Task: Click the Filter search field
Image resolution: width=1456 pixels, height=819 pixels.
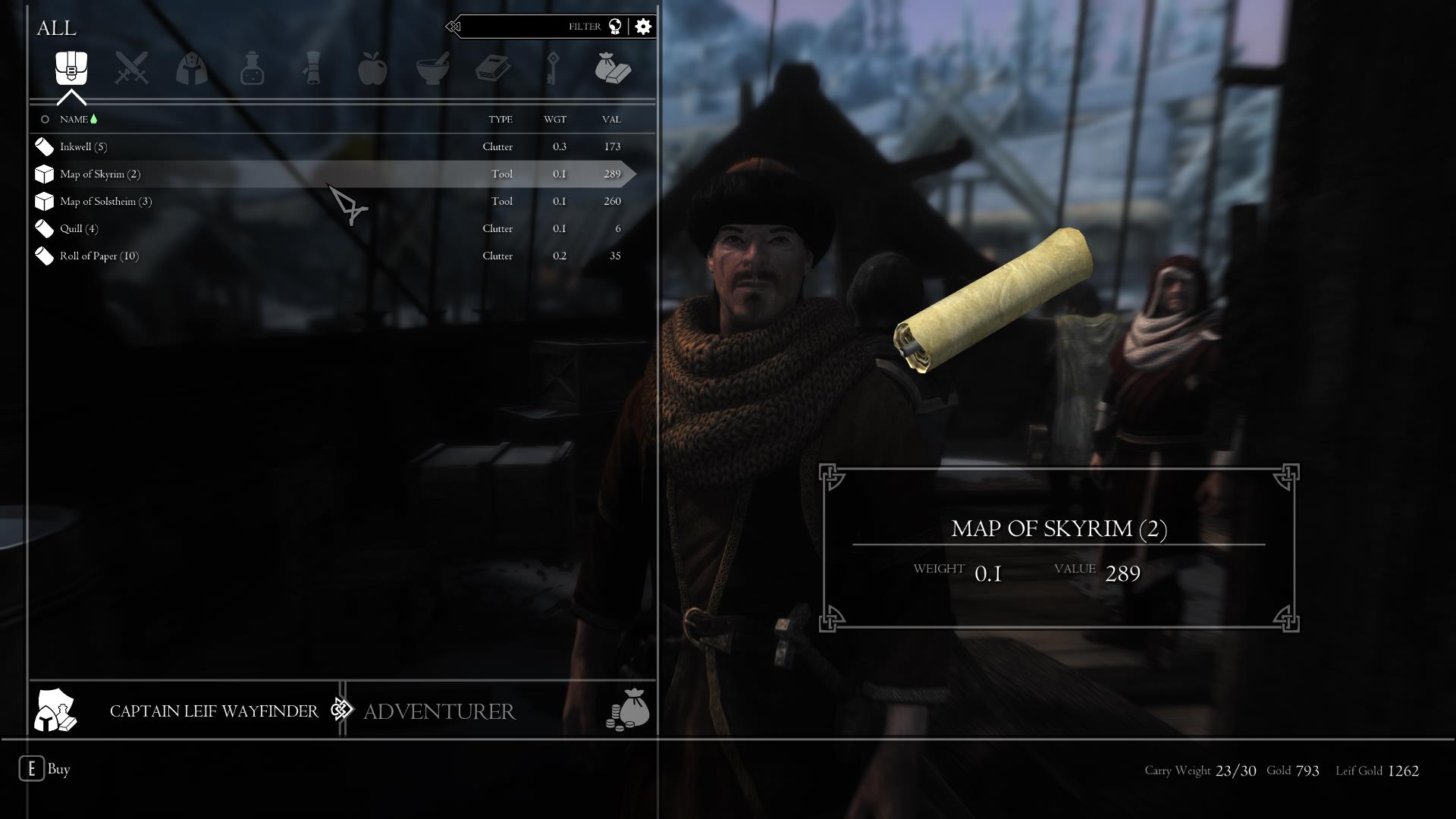Action: coord(531,27)
